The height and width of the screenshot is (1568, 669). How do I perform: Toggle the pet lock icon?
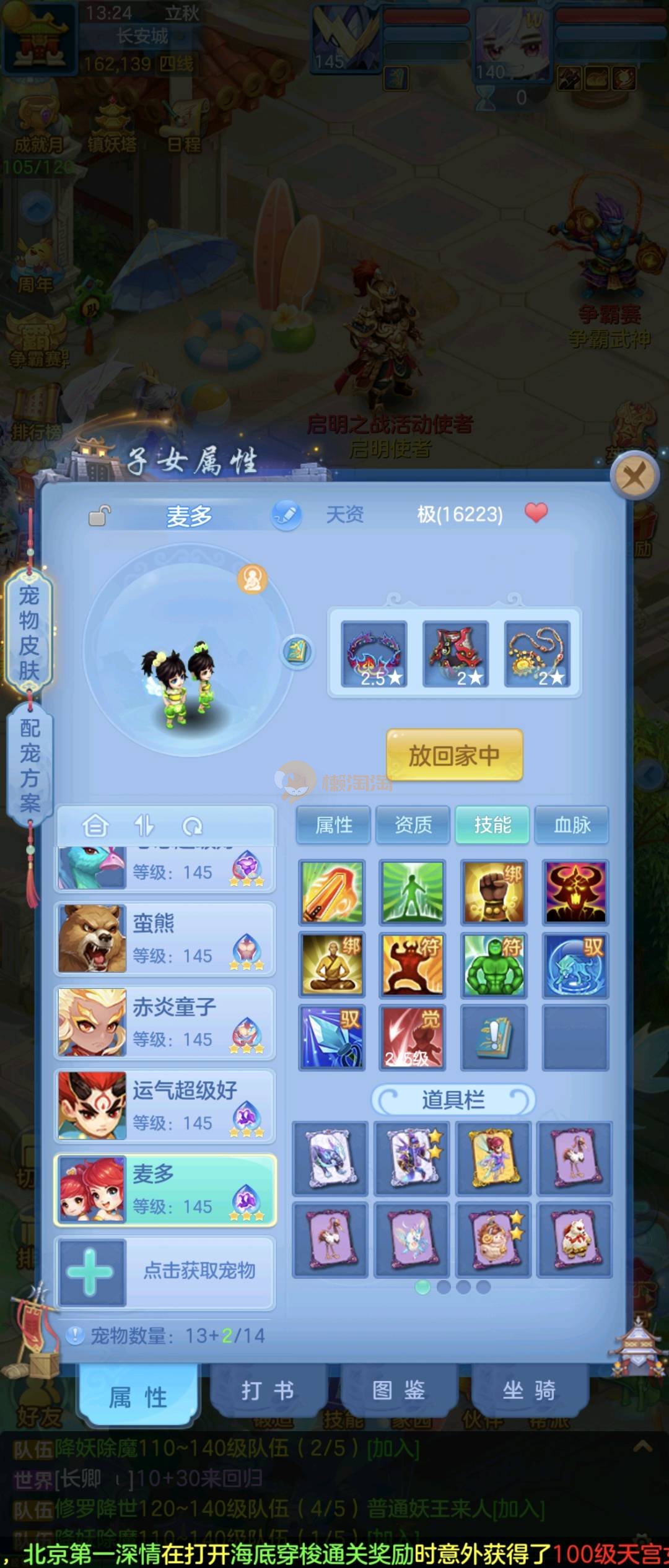[x=99, y=515]
